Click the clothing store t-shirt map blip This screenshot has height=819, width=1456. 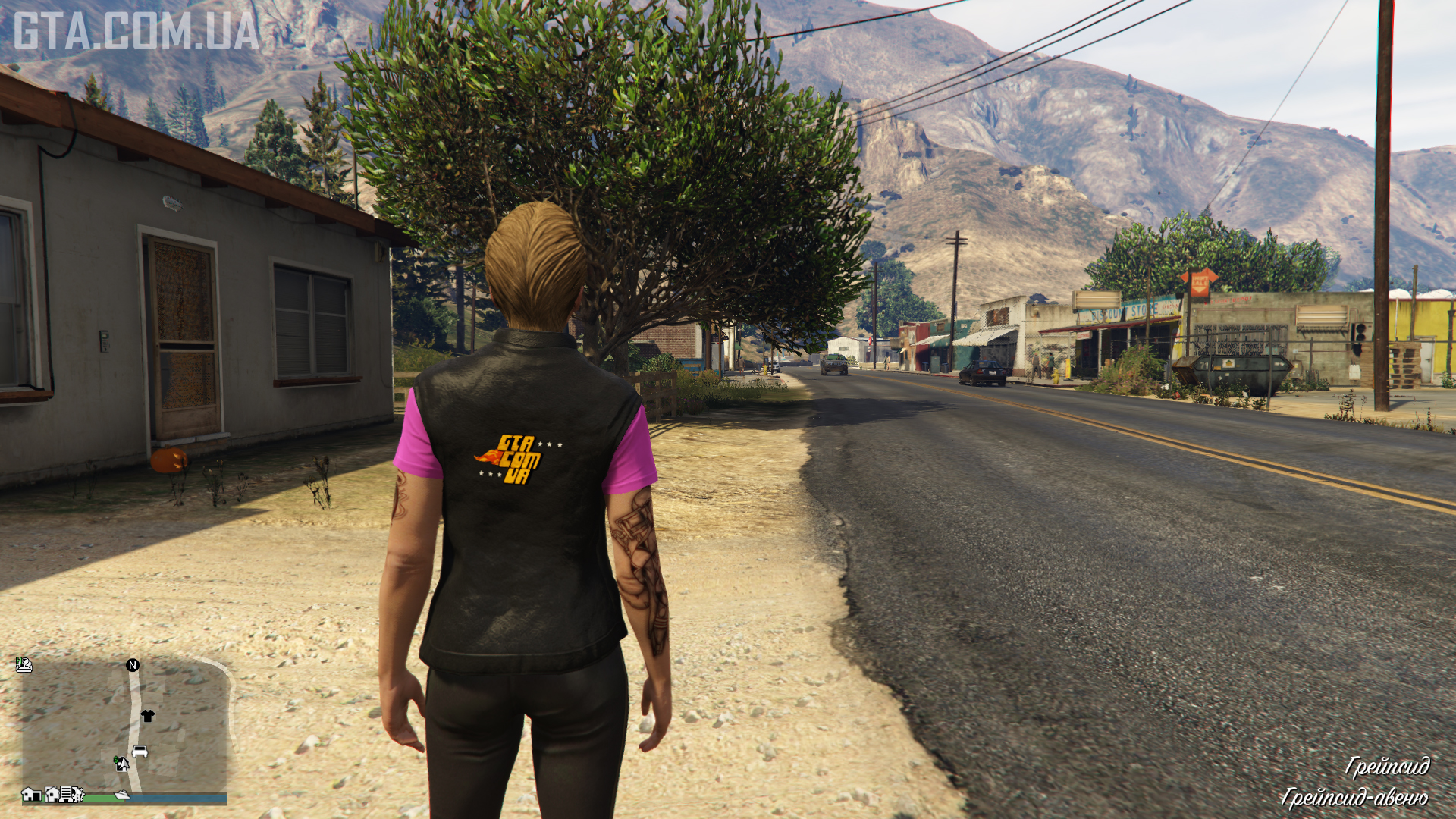coord(147,715)
